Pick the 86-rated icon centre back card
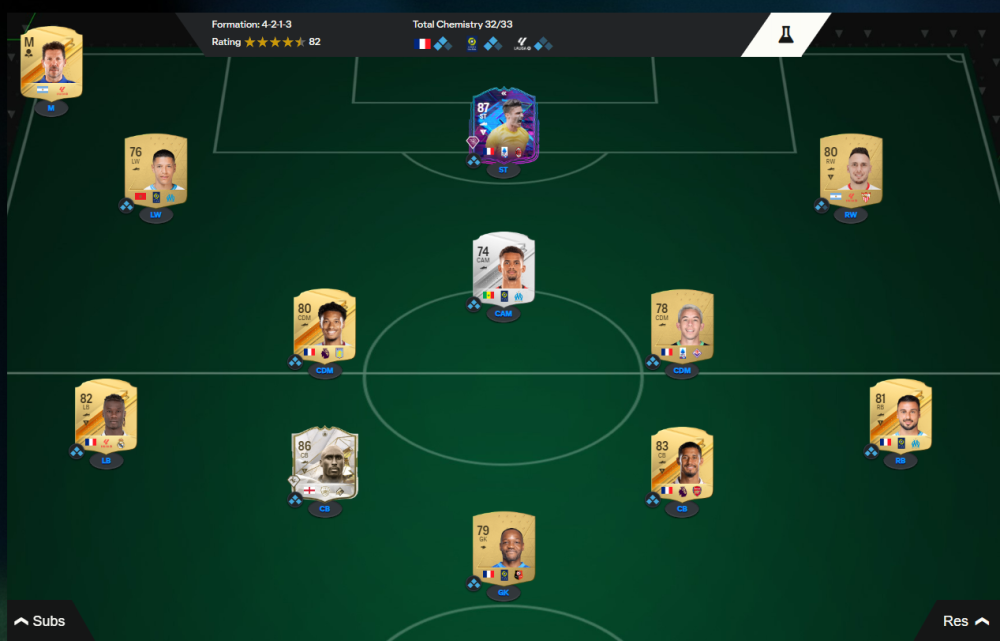Screen dimensions: 1000x641 click(324, 463)
